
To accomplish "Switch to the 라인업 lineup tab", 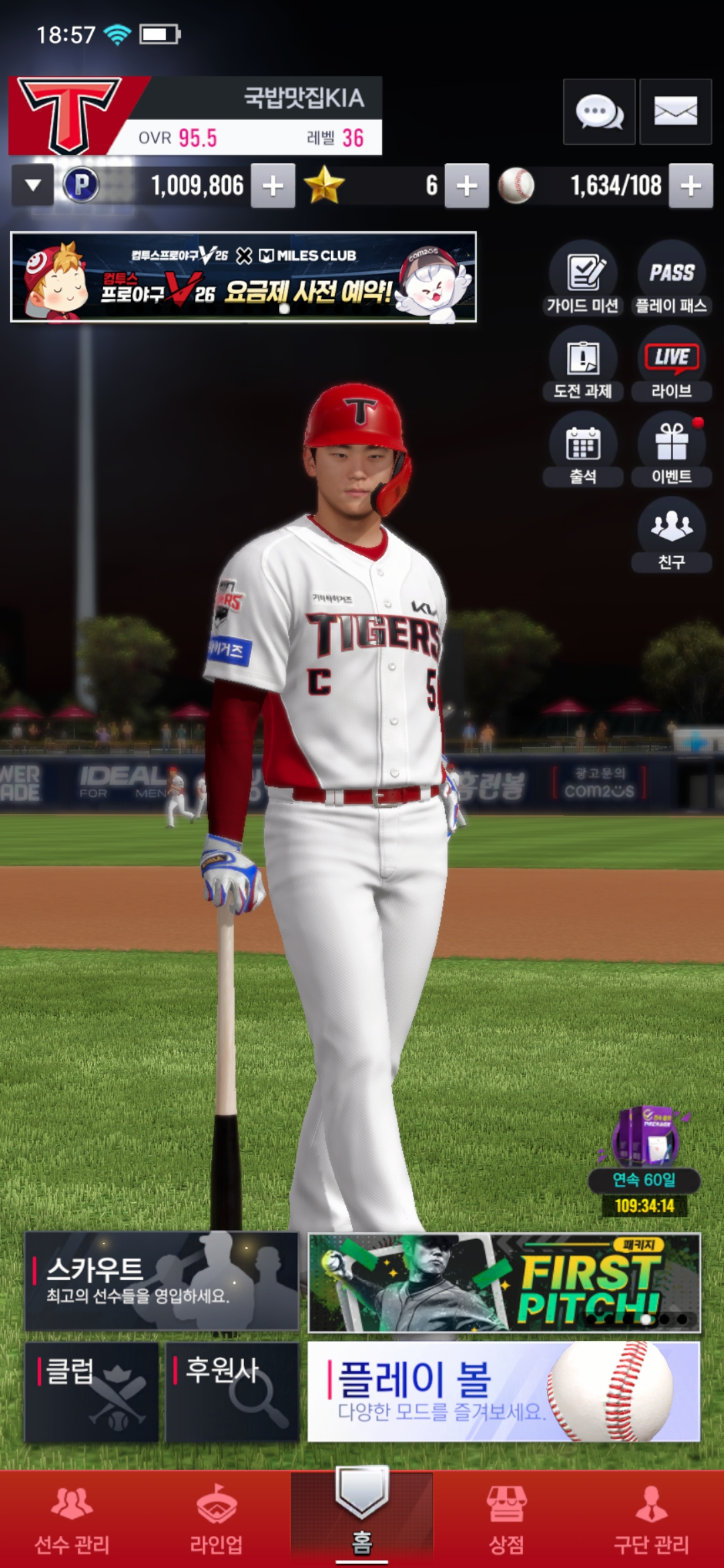I will (x=217, y=1520).
